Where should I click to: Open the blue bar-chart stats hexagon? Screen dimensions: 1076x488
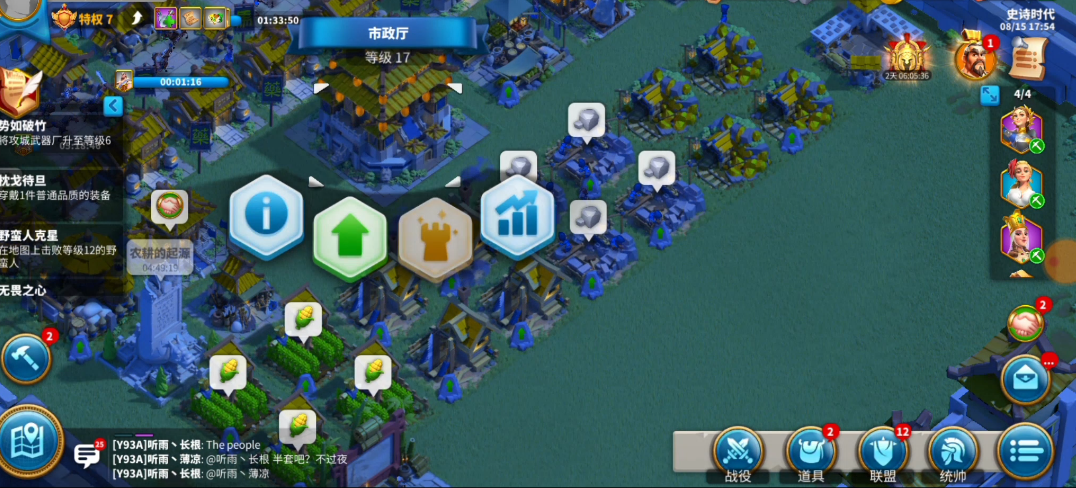[517, 216]
